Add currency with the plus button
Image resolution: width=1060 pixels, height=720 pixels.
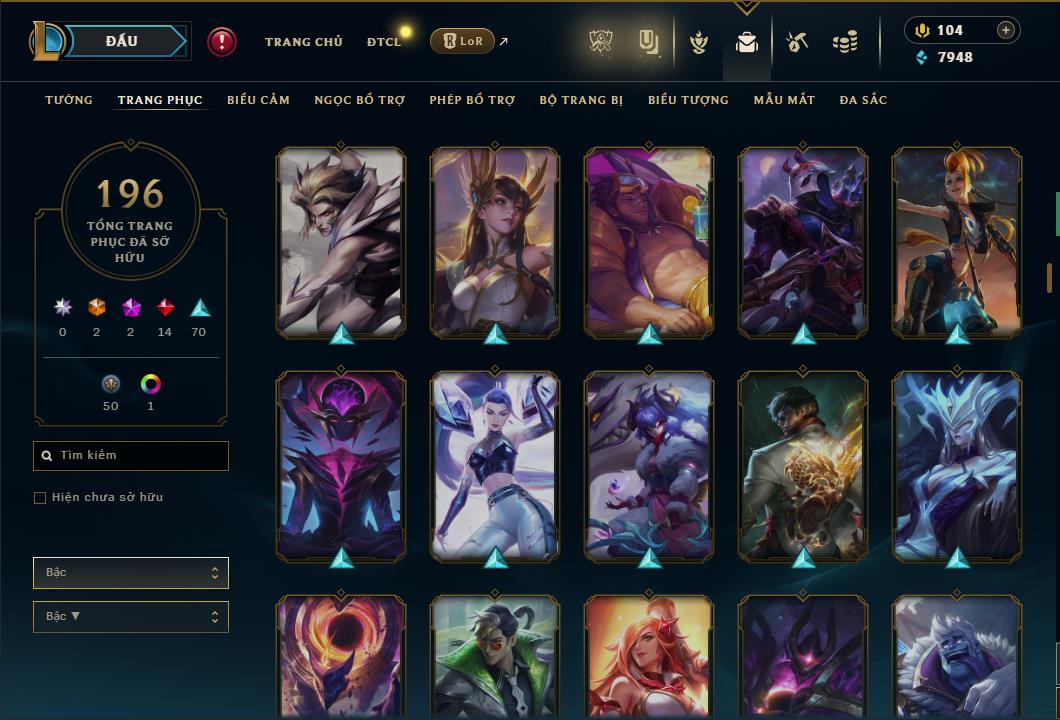click(1005, 30)
